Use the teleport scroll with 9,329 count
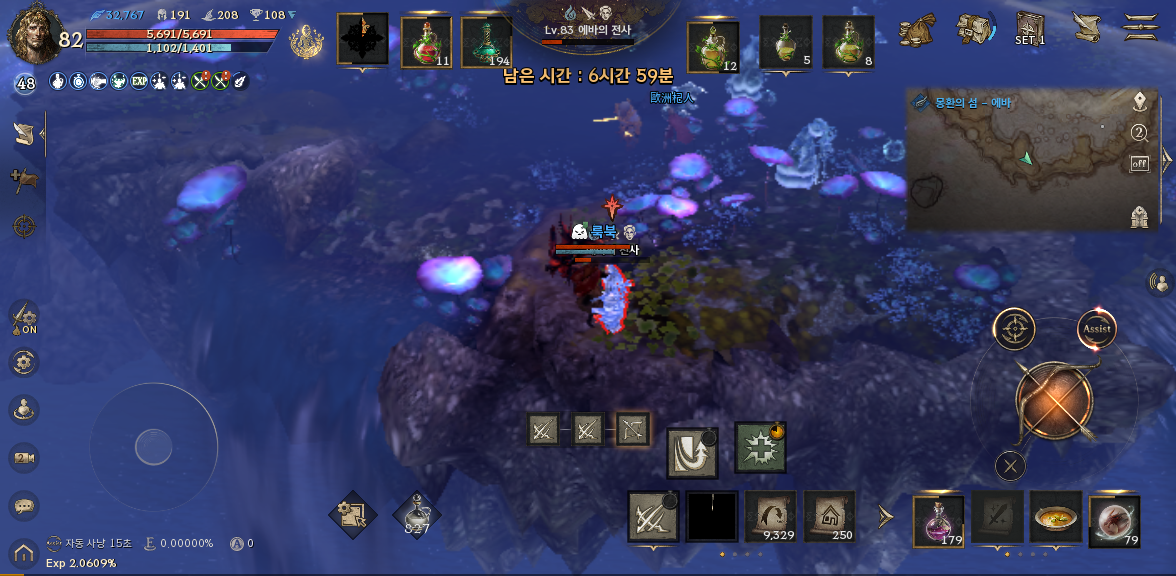Viewport: 1176px width, 576px height. coord(770,516)
